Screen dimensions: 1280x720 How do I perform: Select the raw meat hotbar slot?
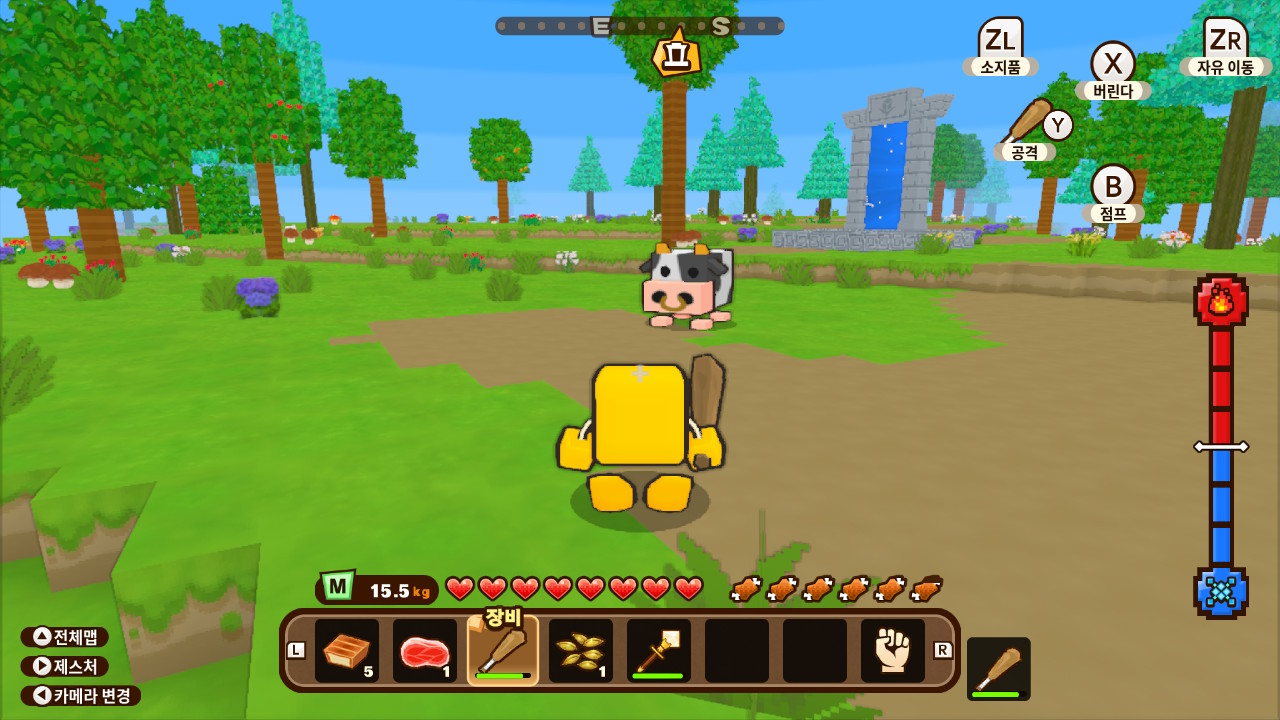[x=425, y=652]
